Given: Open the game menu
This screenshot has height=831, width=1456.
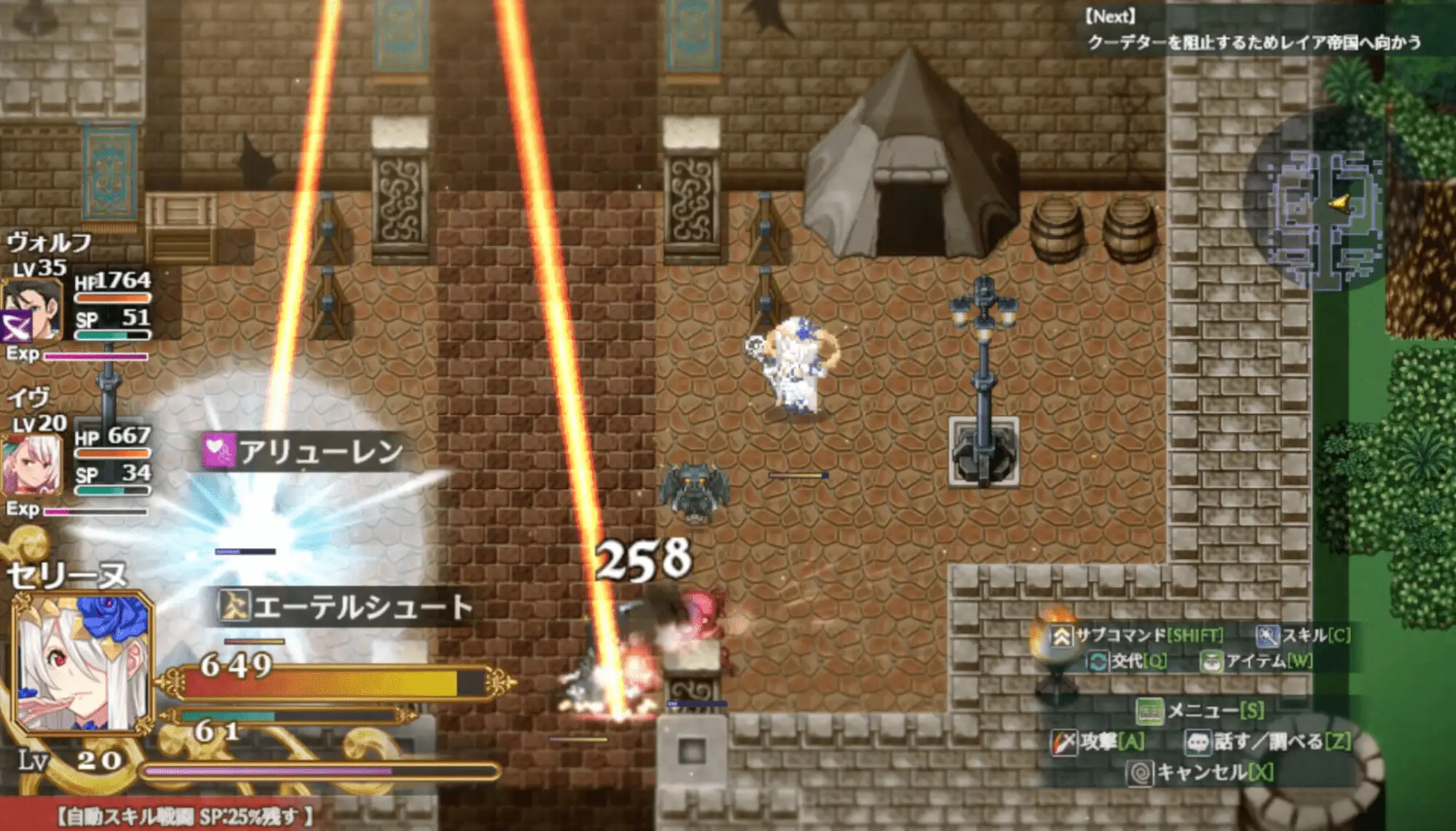Looking at the screenshot, I should pyautogui.click(x=1200, y=710).
